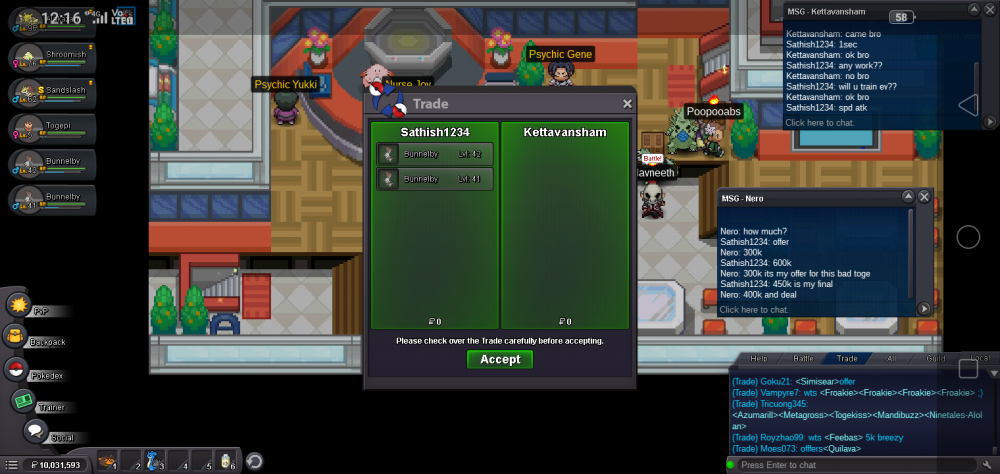Close the Nero message window
1000x474 pixels.
(x=925, y=197)
